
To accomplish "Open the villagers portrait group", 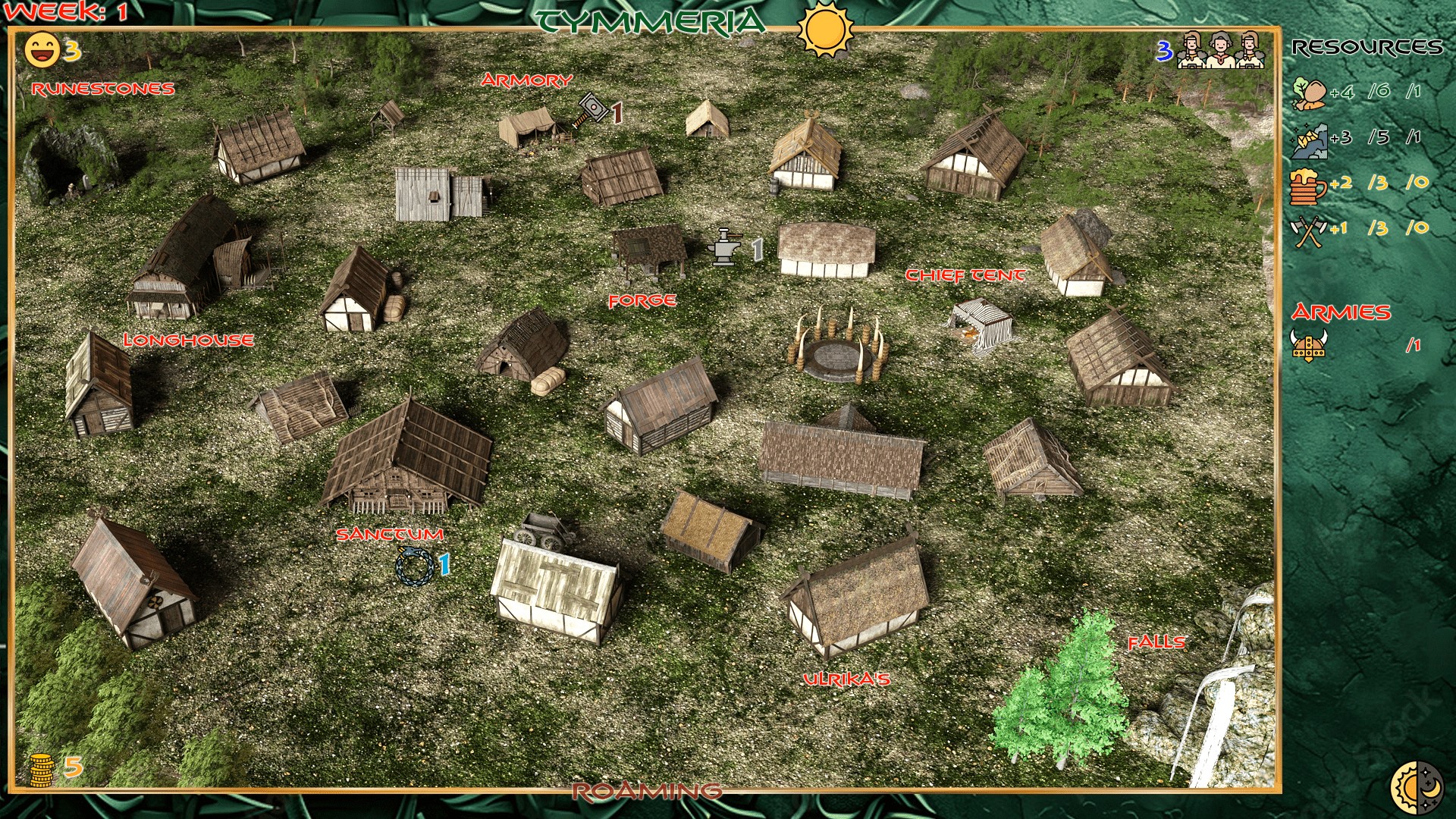I will pos(1219,50).
